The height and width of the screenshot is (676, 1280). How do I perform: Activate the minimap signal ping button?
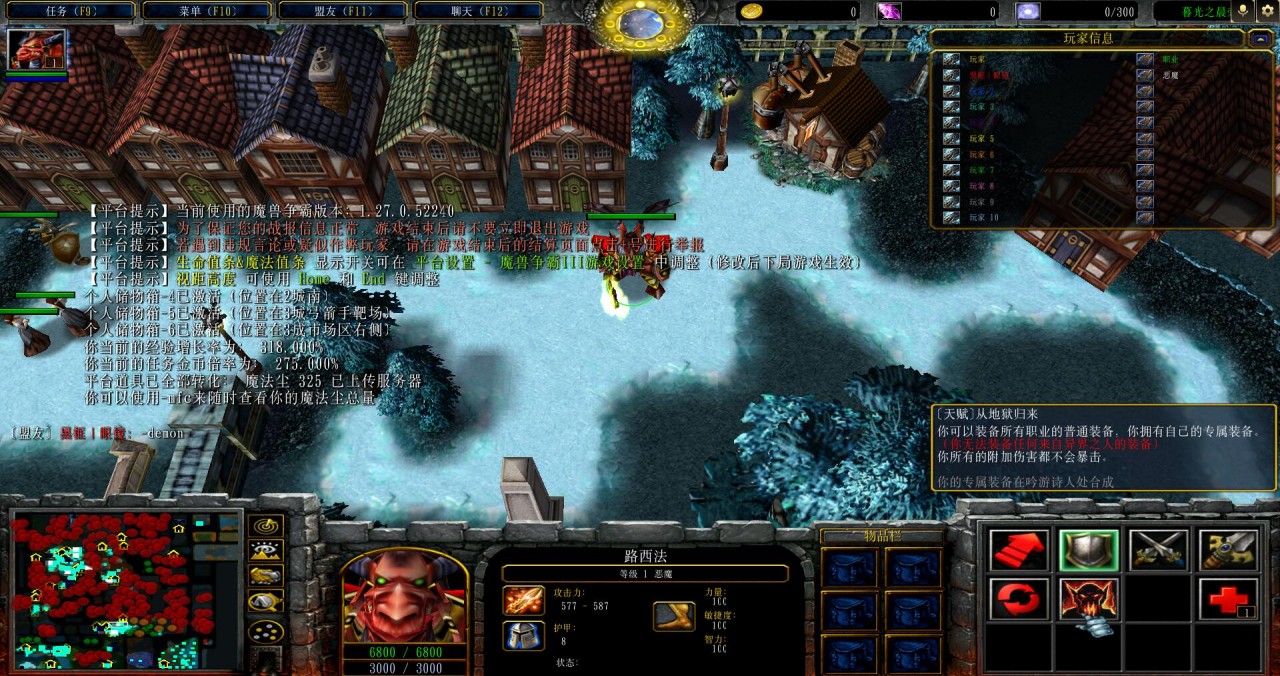265,525
